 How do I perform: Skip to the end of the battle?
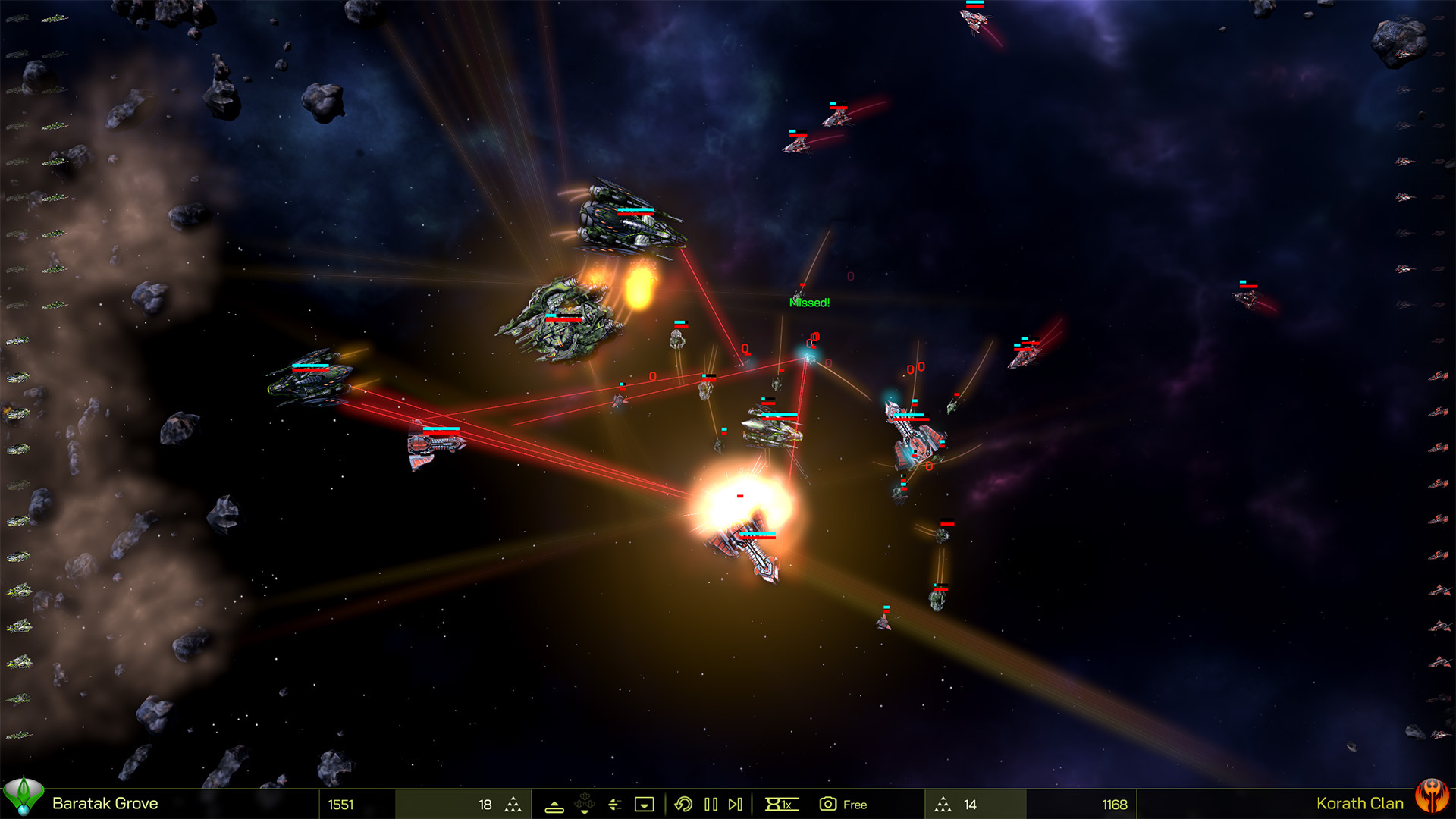(x=735, y=805)
